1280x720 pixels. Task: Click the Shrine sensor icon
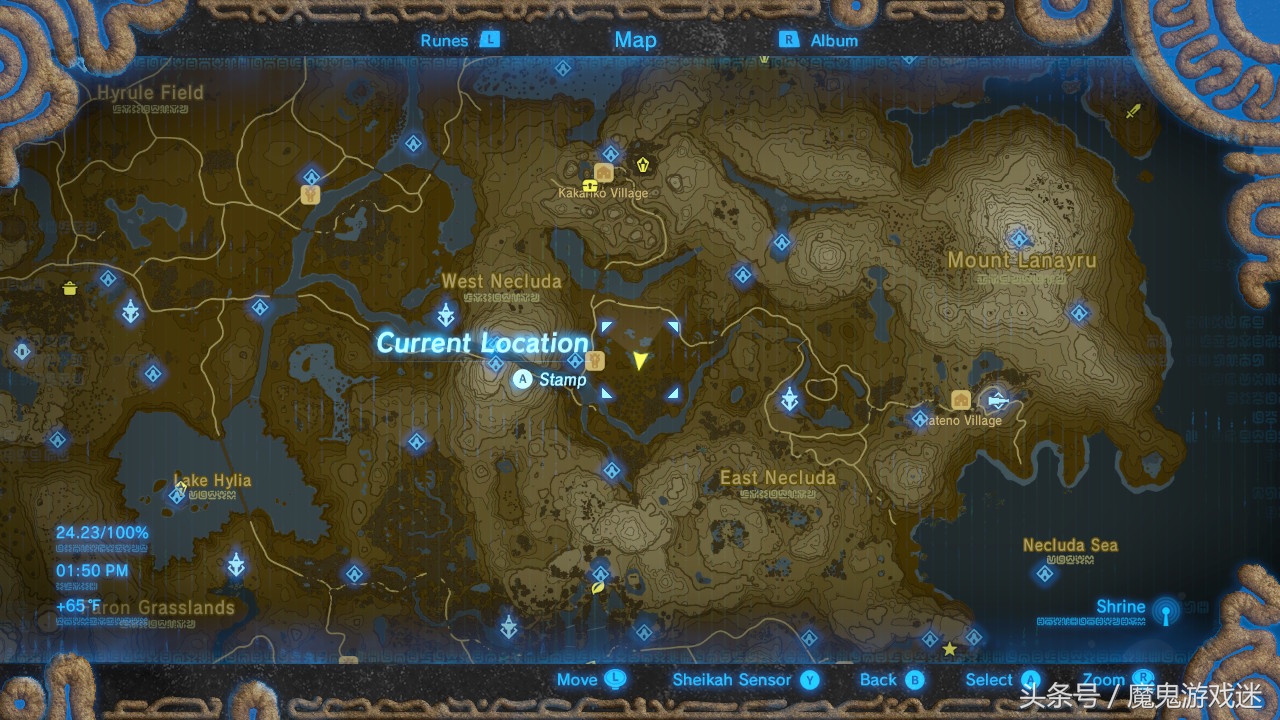tap(1165, 611)
